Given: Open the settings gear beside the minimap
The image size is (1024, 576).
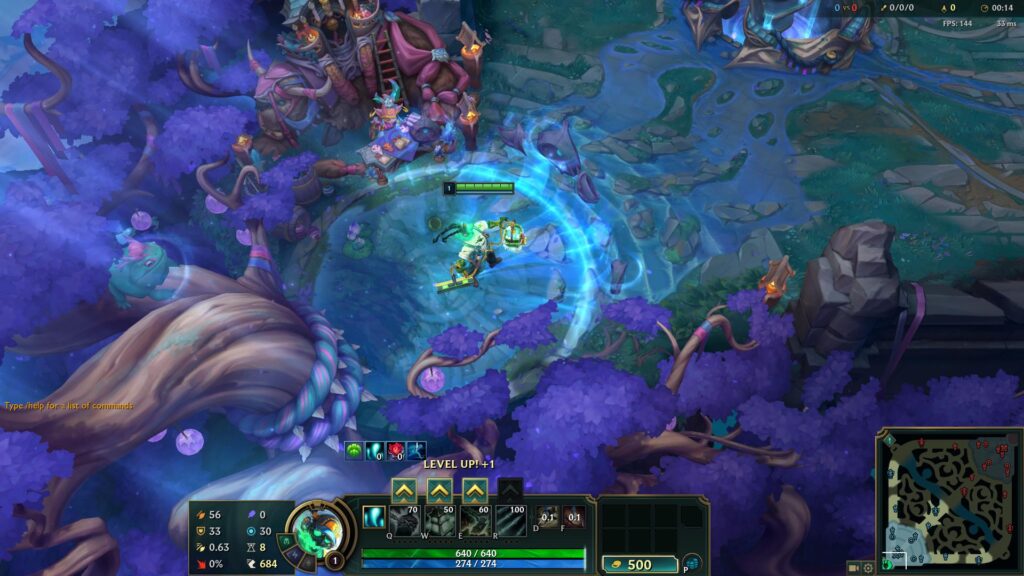Looking at the screenshot, I should coord(868,567).
